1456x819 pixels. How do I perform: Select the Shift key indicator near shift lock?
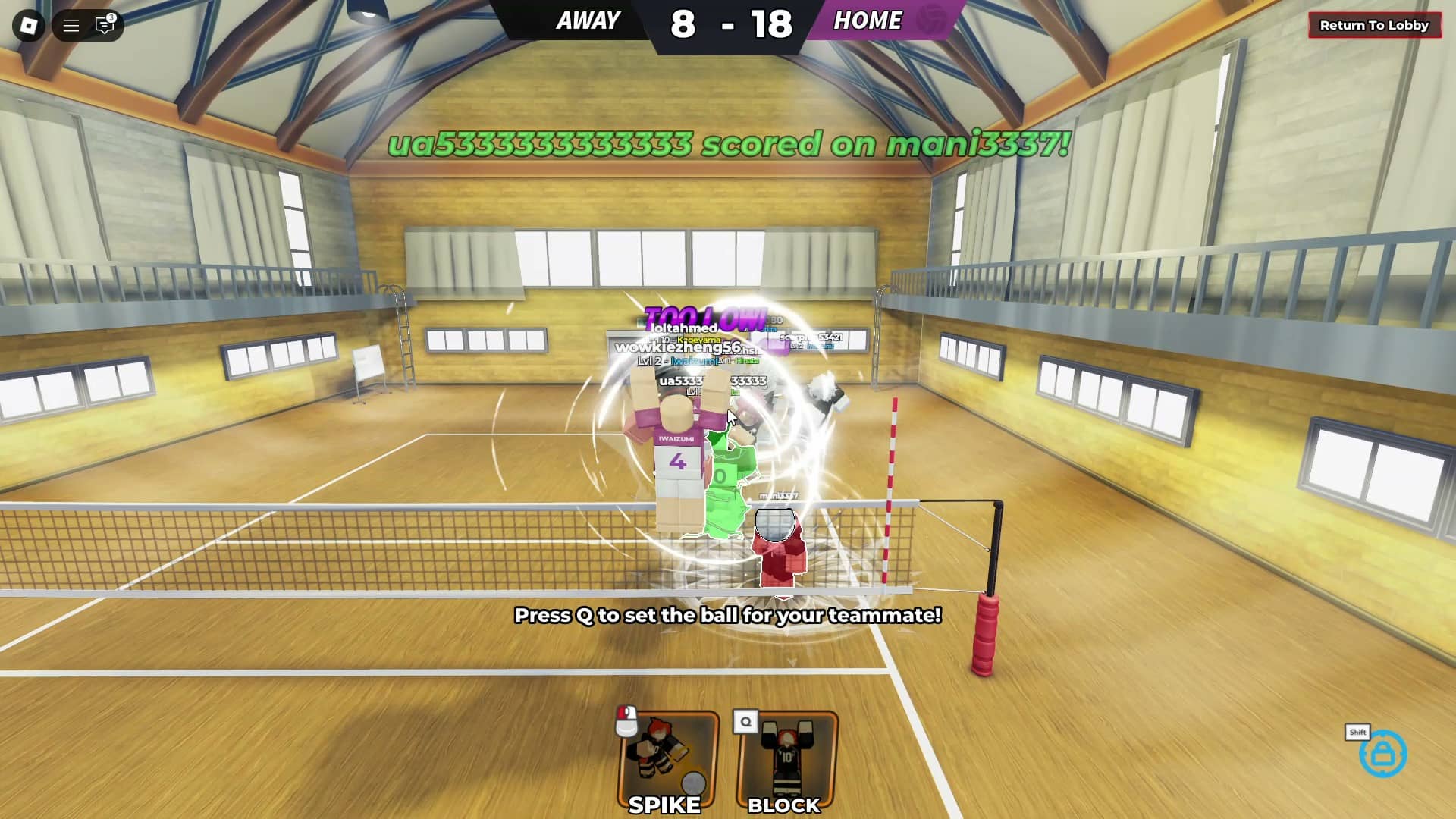tap(1357, 733)
